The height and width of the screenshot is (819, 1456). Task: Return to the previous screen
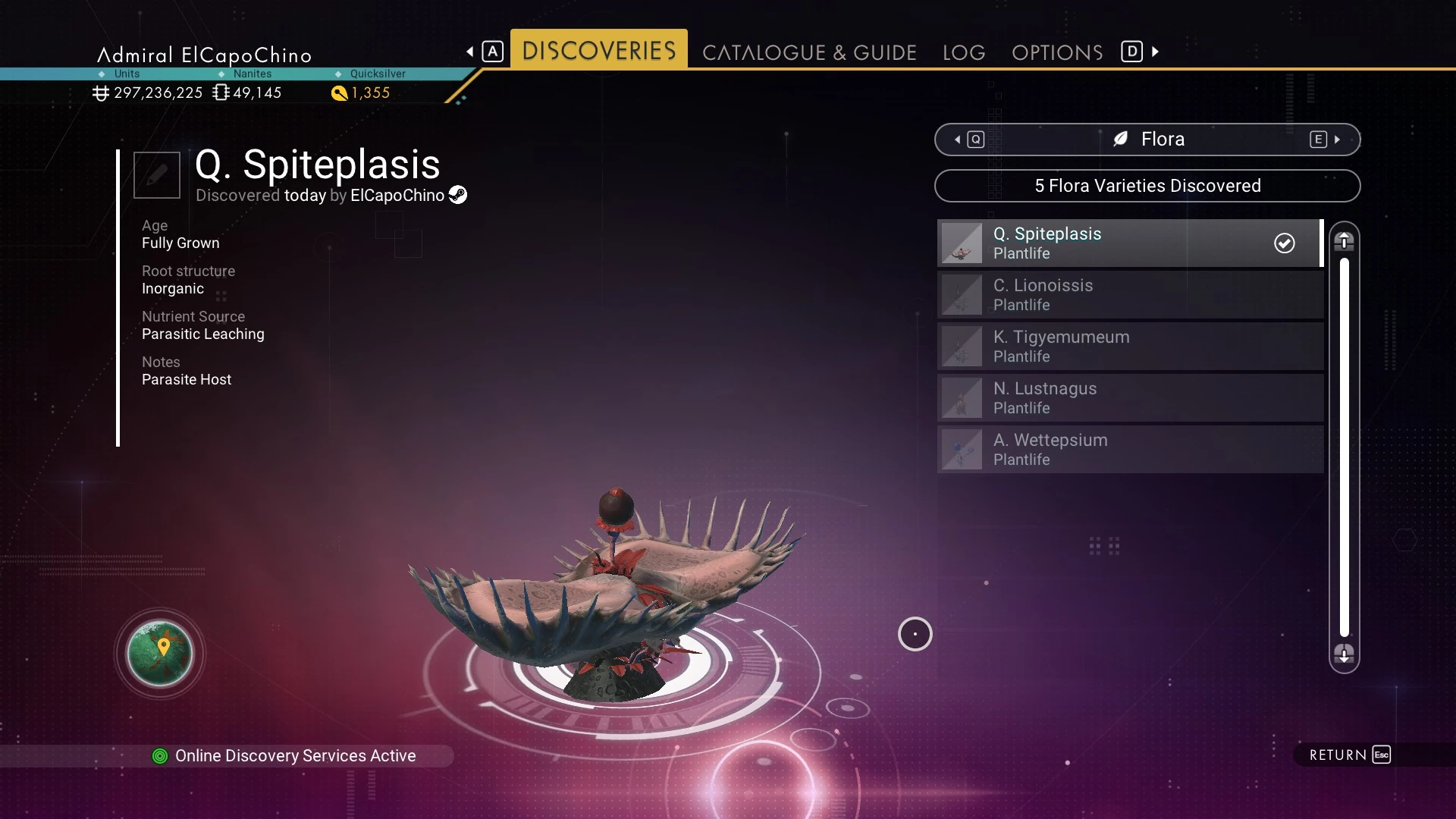(x=1350, y=755)
